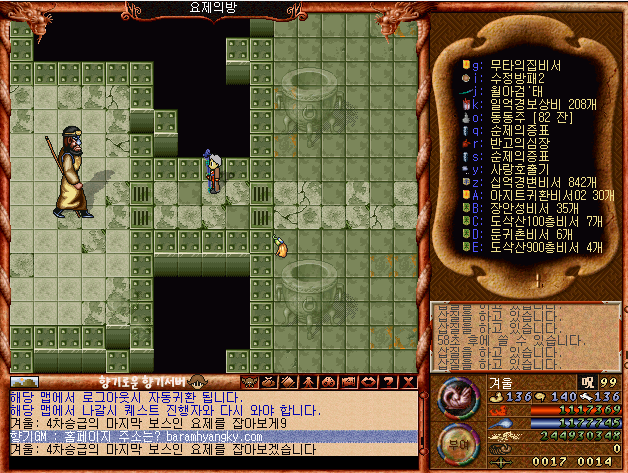Choose the 수정방패2 shield entry
This screenshot has width=628, height=473.
click(x=509, y=77)
